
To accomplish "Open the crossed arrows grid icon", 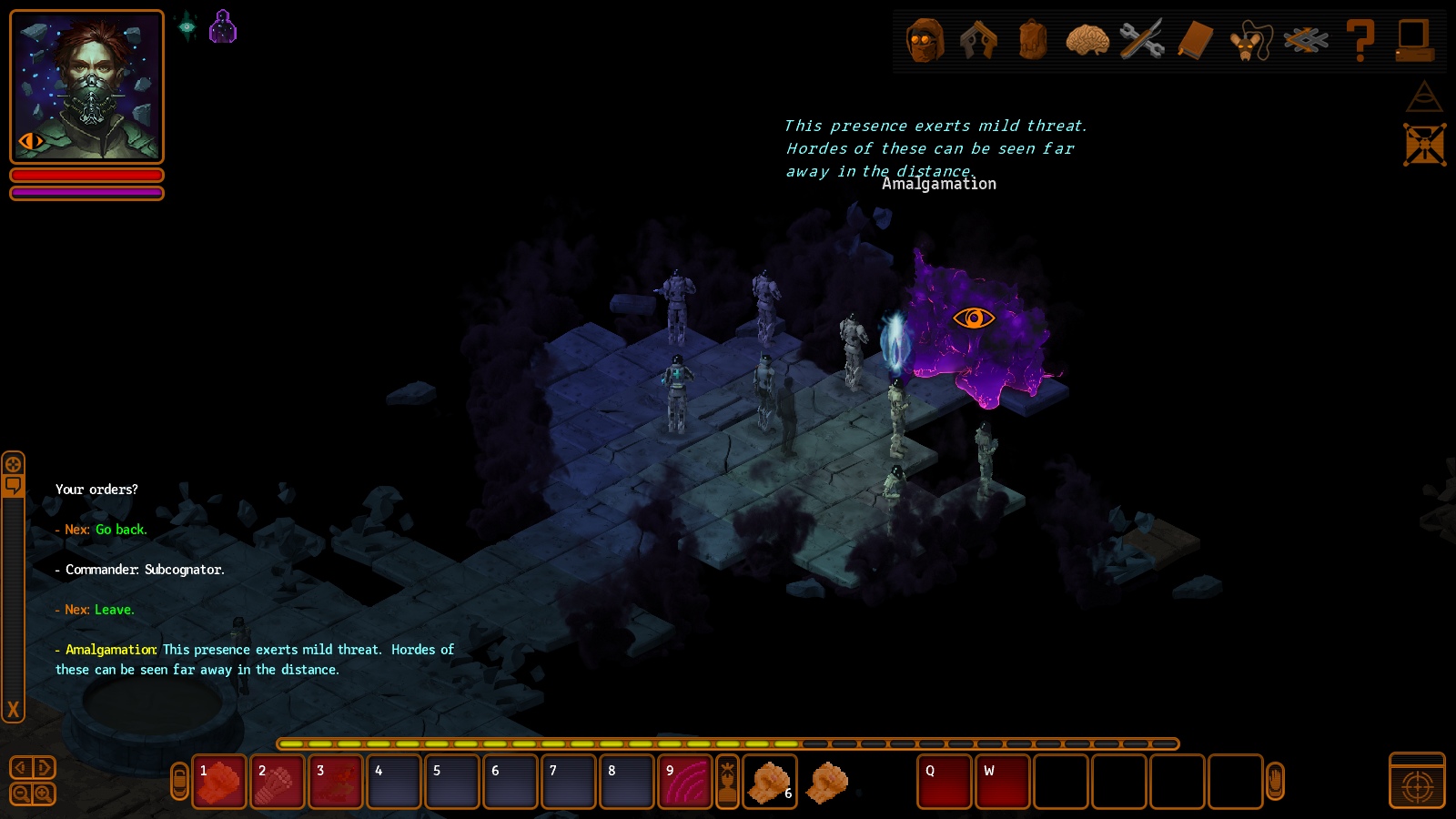I will (1305, 41).
